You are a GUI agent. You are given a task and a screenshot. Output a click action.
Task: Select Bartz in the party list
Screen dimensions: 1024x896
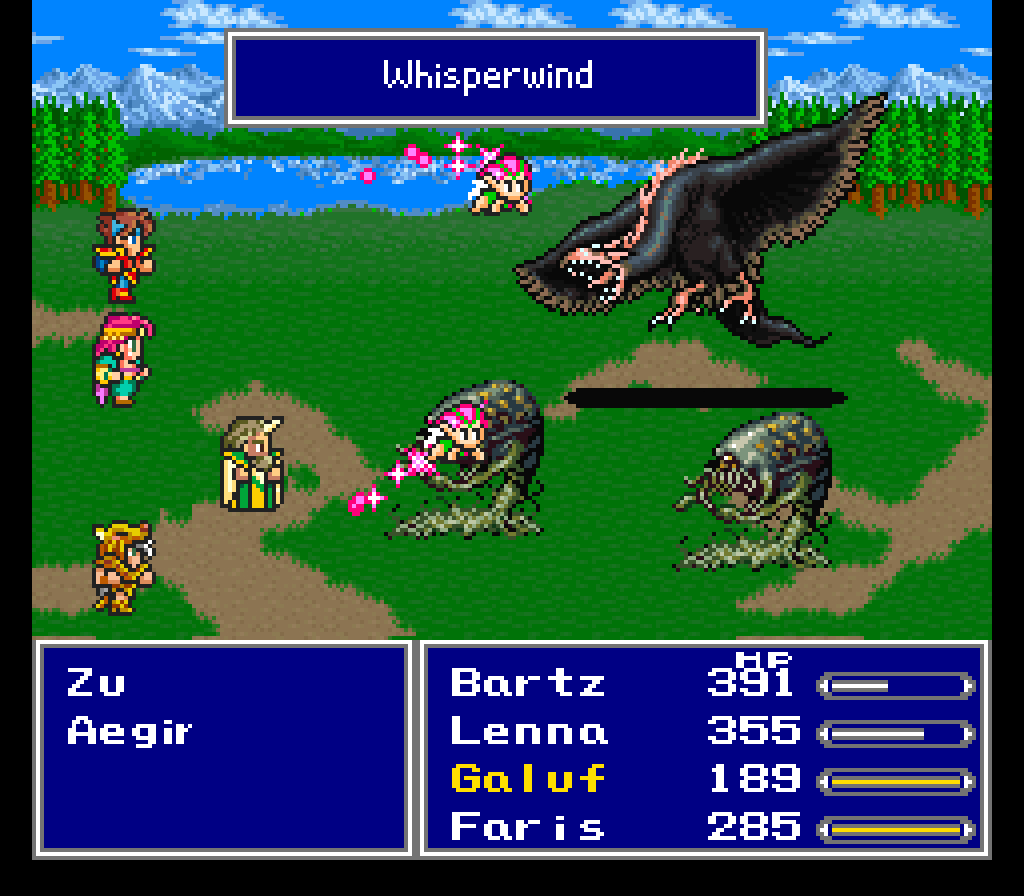coord(528,683)
